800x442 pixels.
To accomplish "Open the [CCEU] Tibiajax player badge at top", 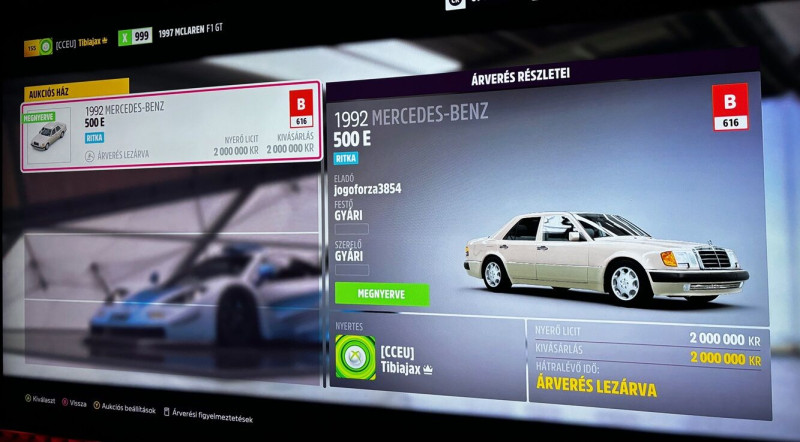I will (66, 44).
